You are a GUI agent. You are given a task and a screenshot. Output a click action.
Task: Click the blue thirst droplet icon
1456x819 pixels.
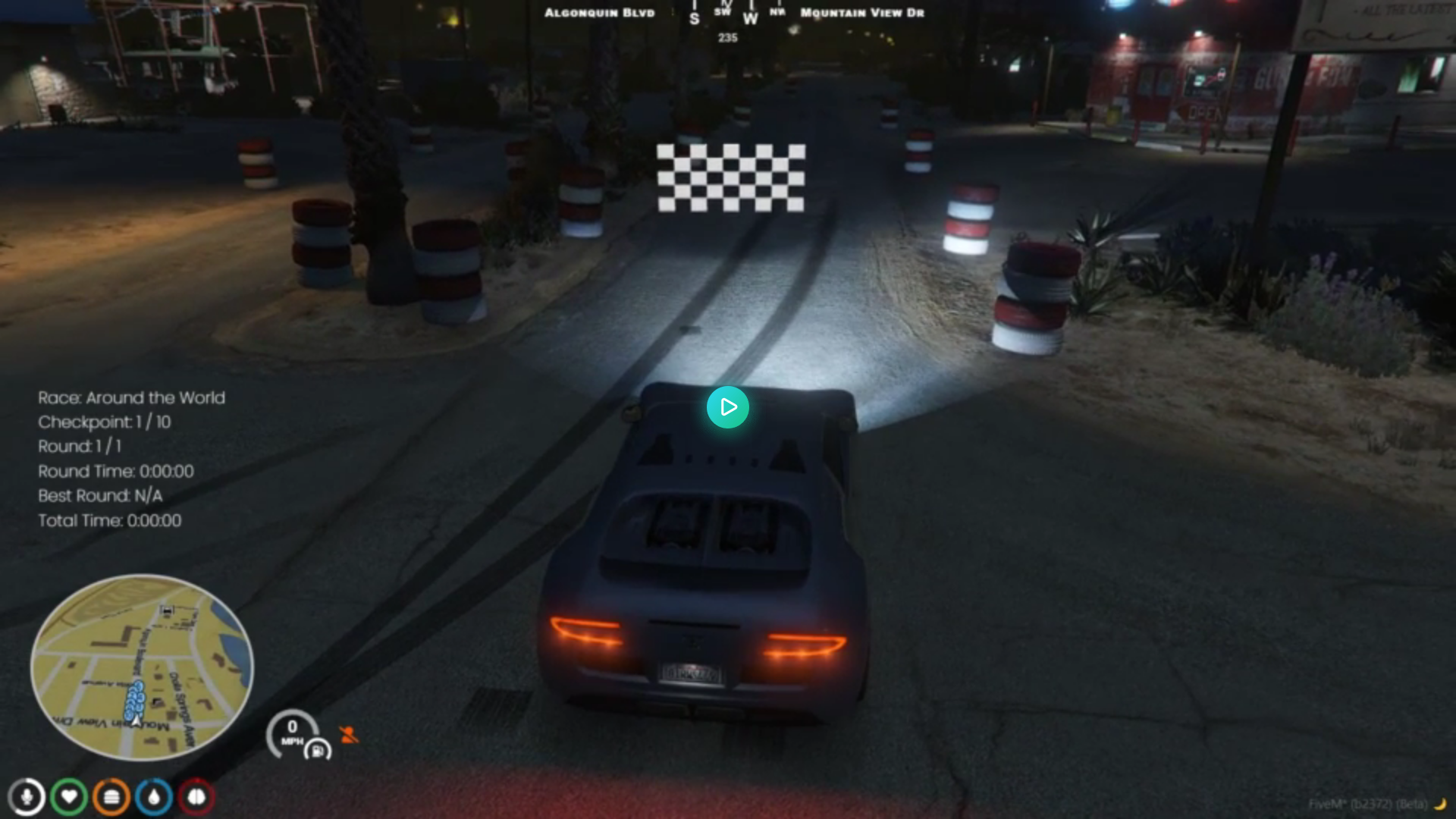tap(152, 797)
